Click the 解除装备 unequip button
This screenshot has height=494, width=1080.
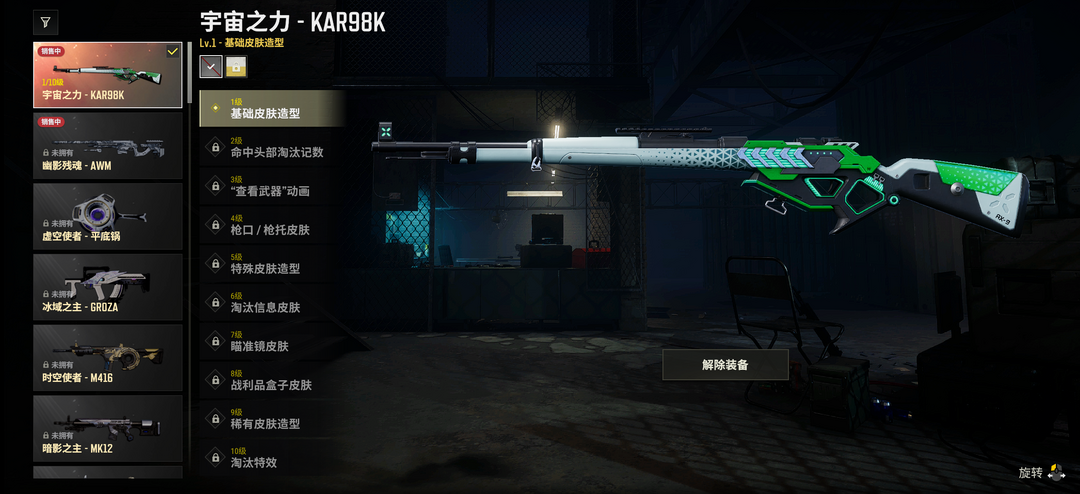[725, 365]
